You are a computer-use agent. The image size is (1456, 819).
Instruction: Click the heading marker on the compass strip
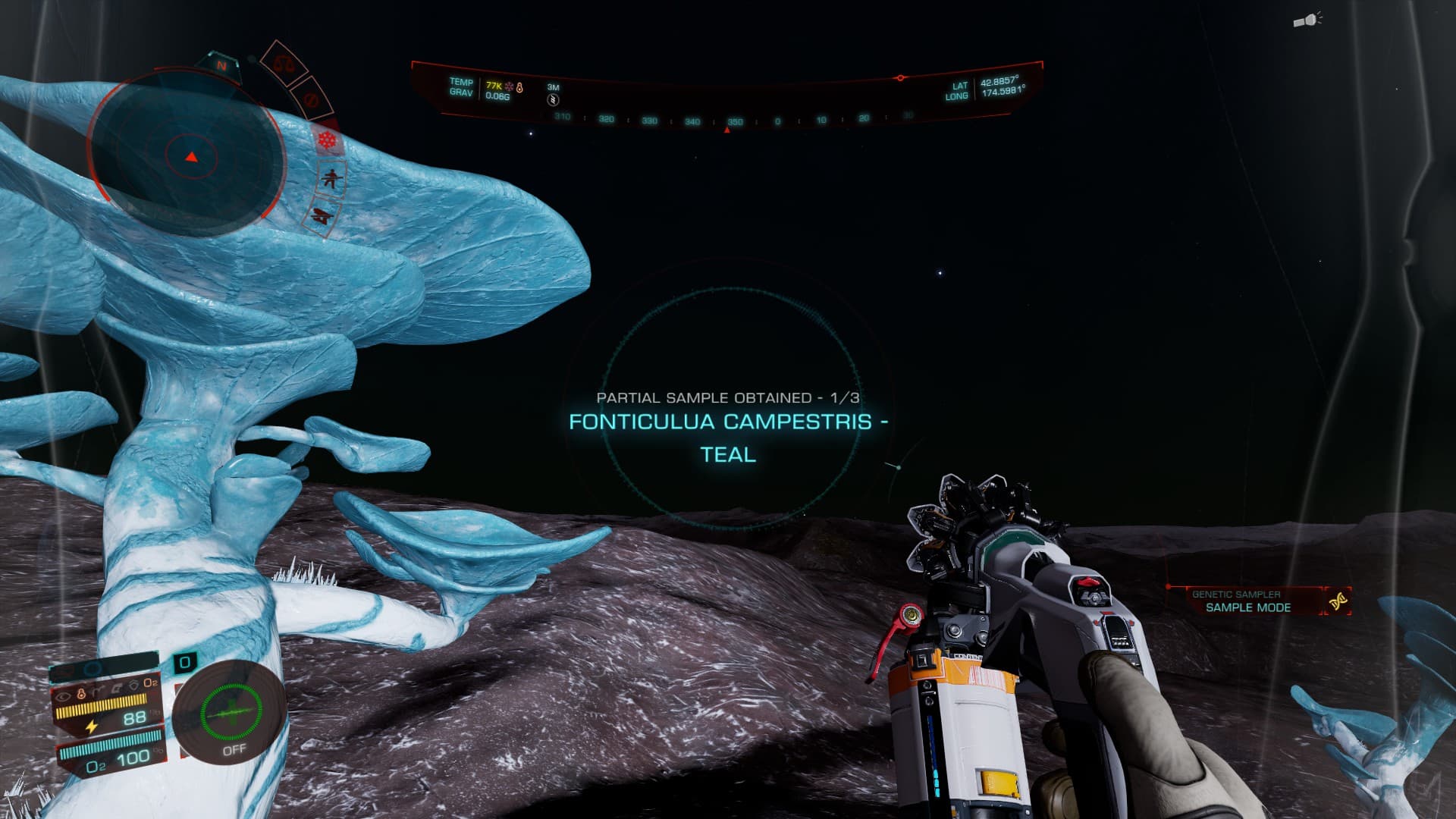click(726, 130)
